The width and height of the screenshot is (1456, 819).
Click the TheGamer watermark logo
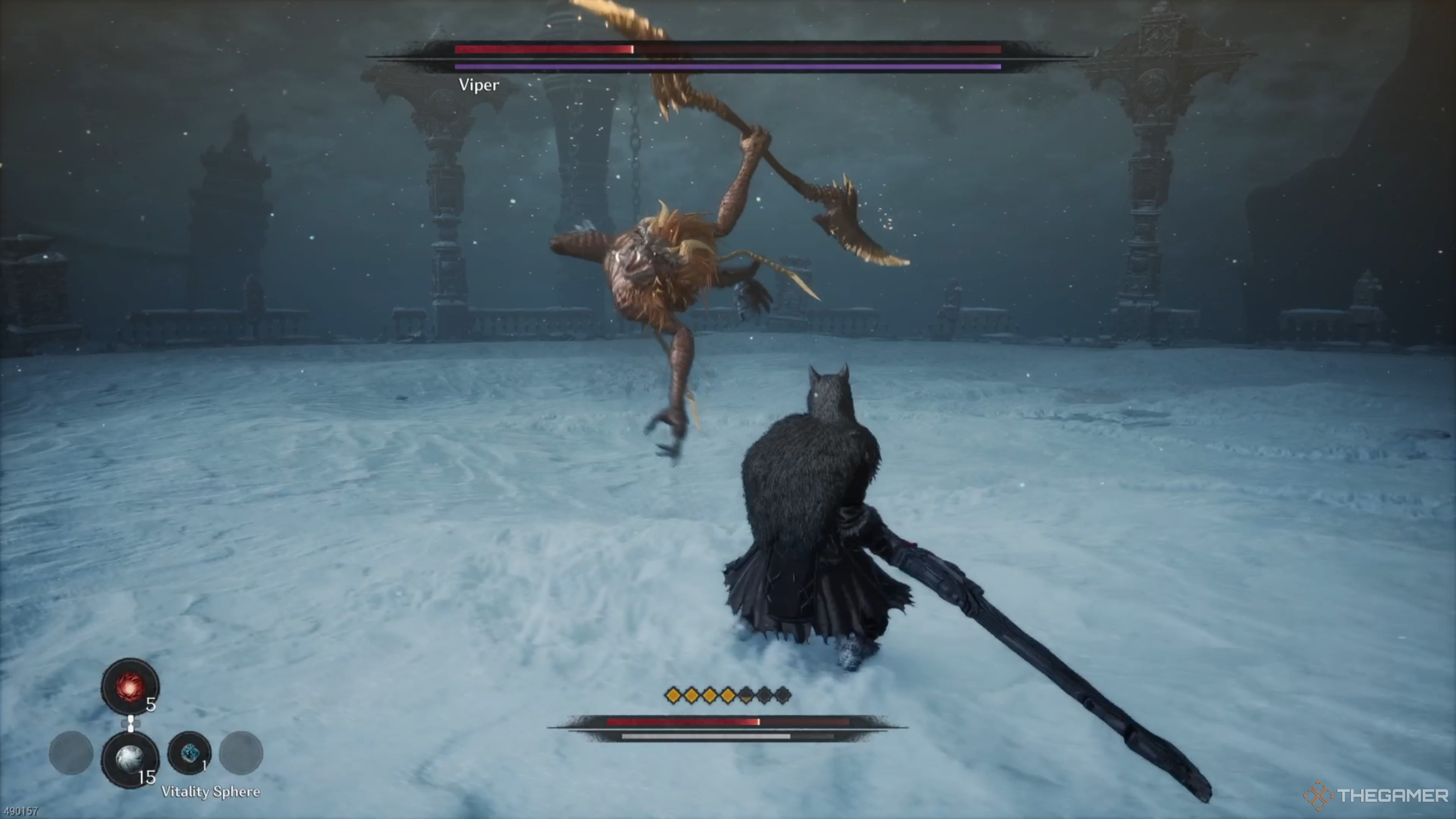click(1375, 795)
